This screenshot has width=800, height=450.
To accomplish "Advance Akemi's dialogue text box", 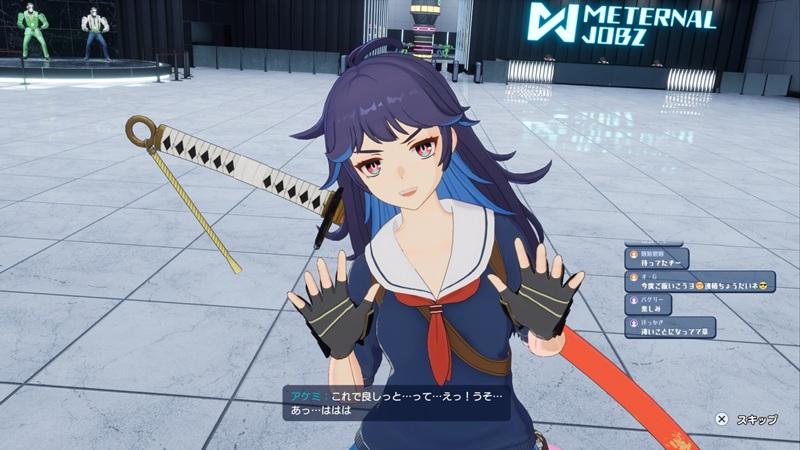I will pos(396,402).
